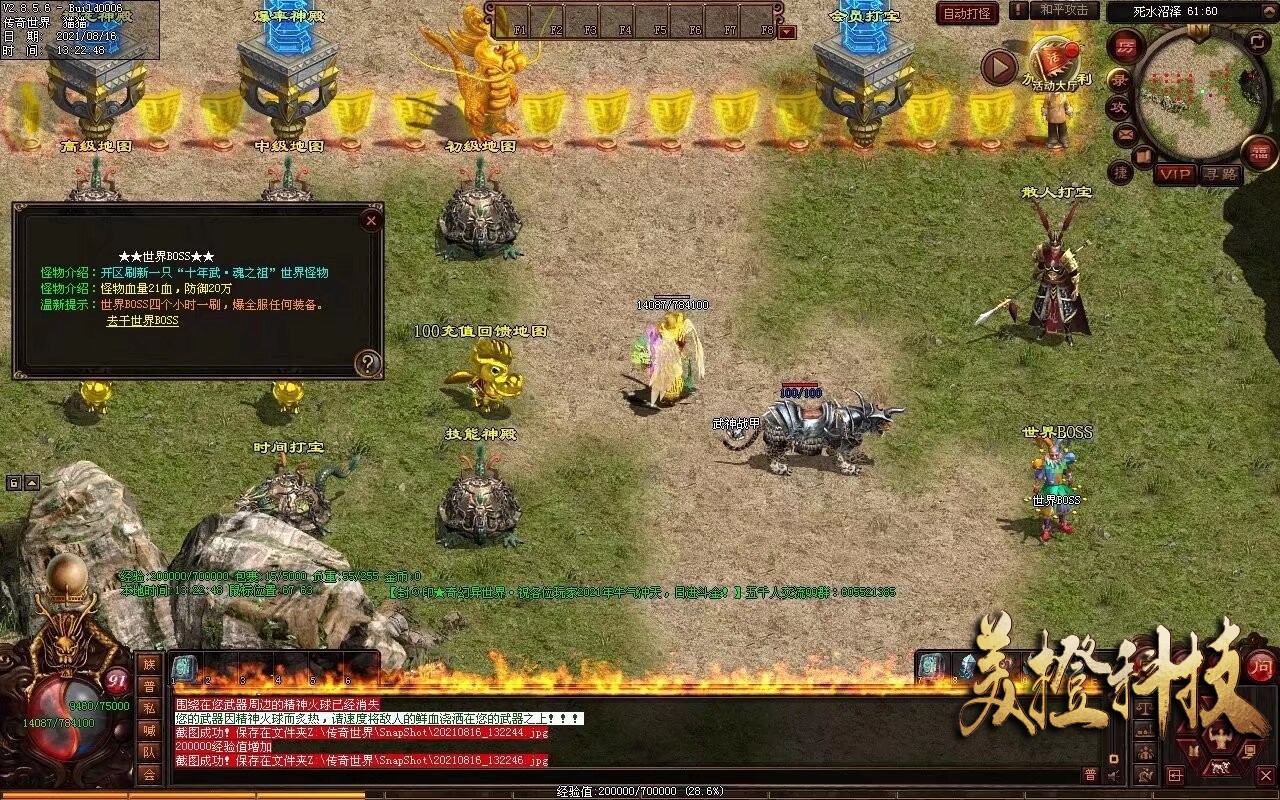This screenshot has width=1280, height=800.
Task: Select the 攻 strategy icon on the right sidebar
Action: tap(1121, 106)
